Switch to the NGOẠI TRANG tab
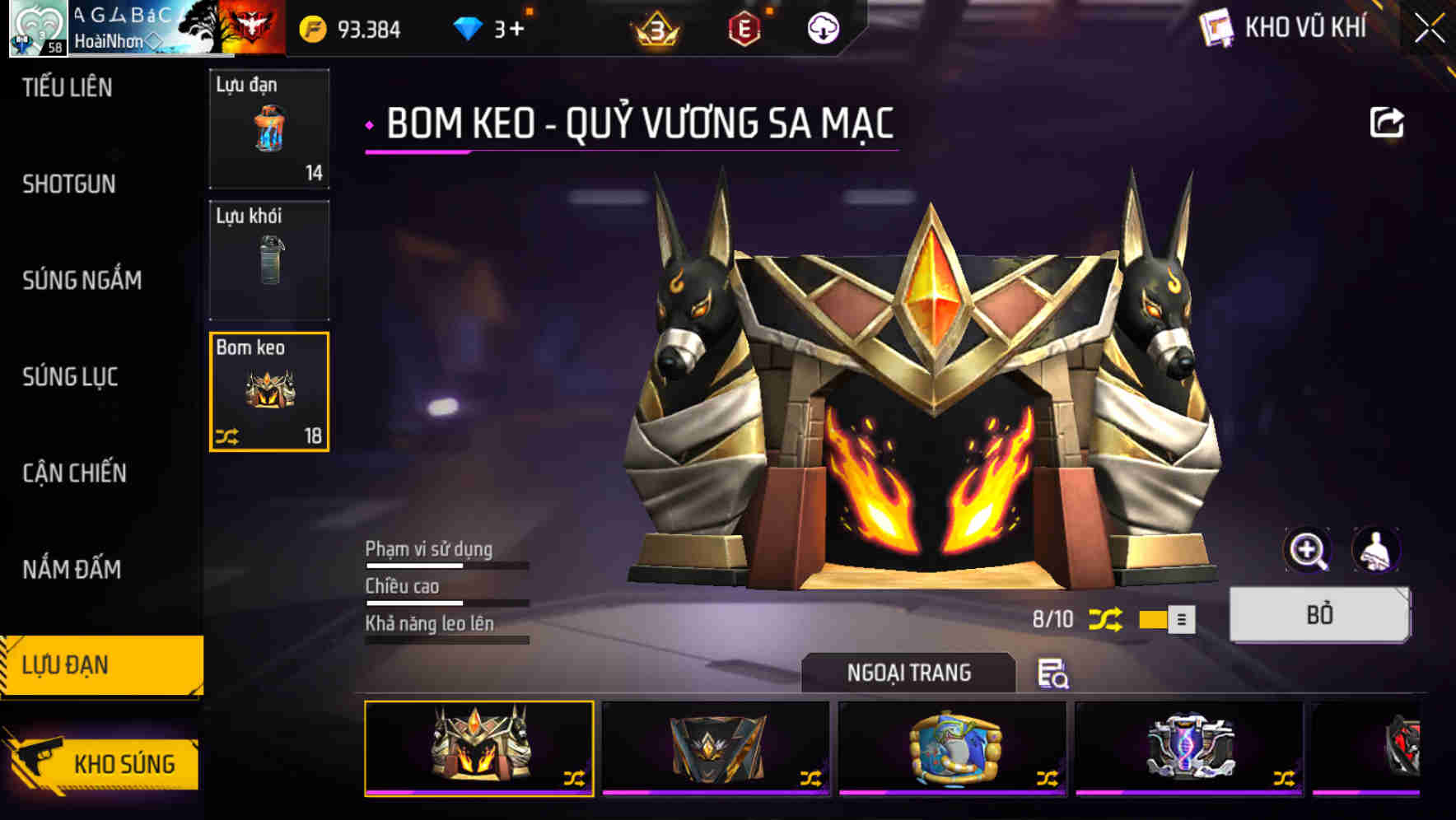The height and width of the screenshot is (820, 1456). pyautogui.click(x=908, y=673)
